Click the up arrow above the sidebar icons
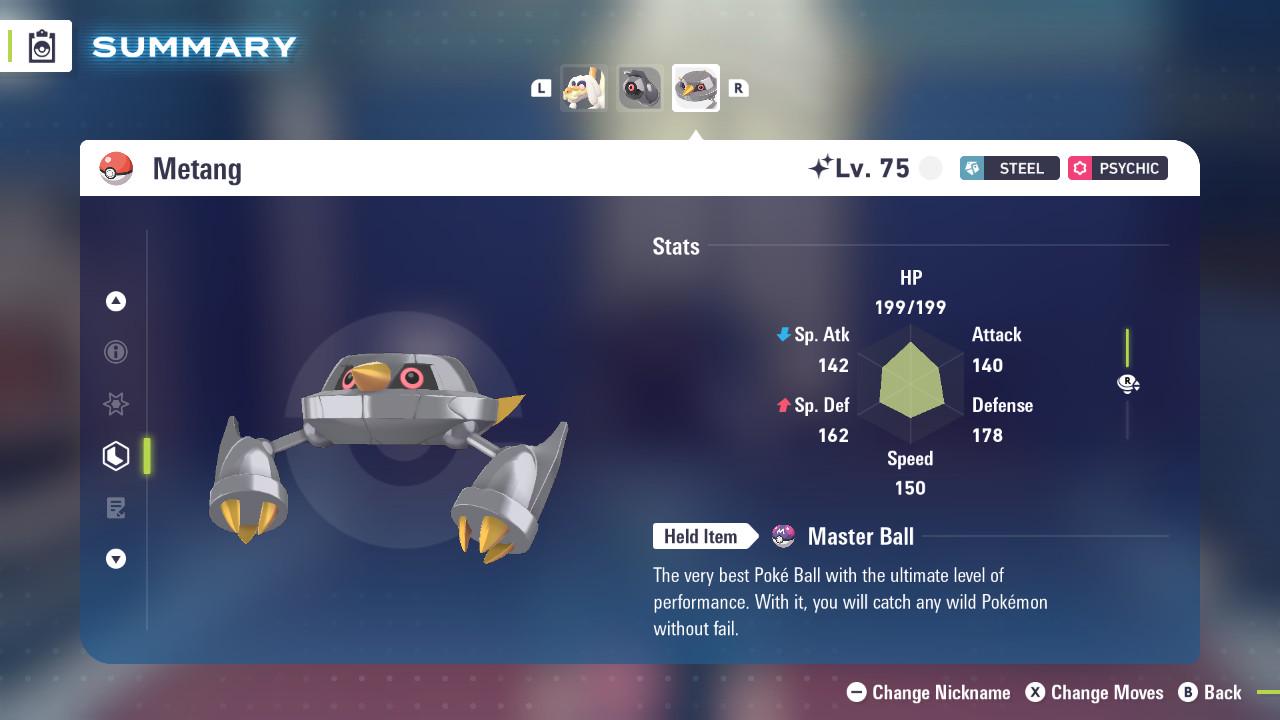This screenshot has height=720, width=1280. [116, 300]
